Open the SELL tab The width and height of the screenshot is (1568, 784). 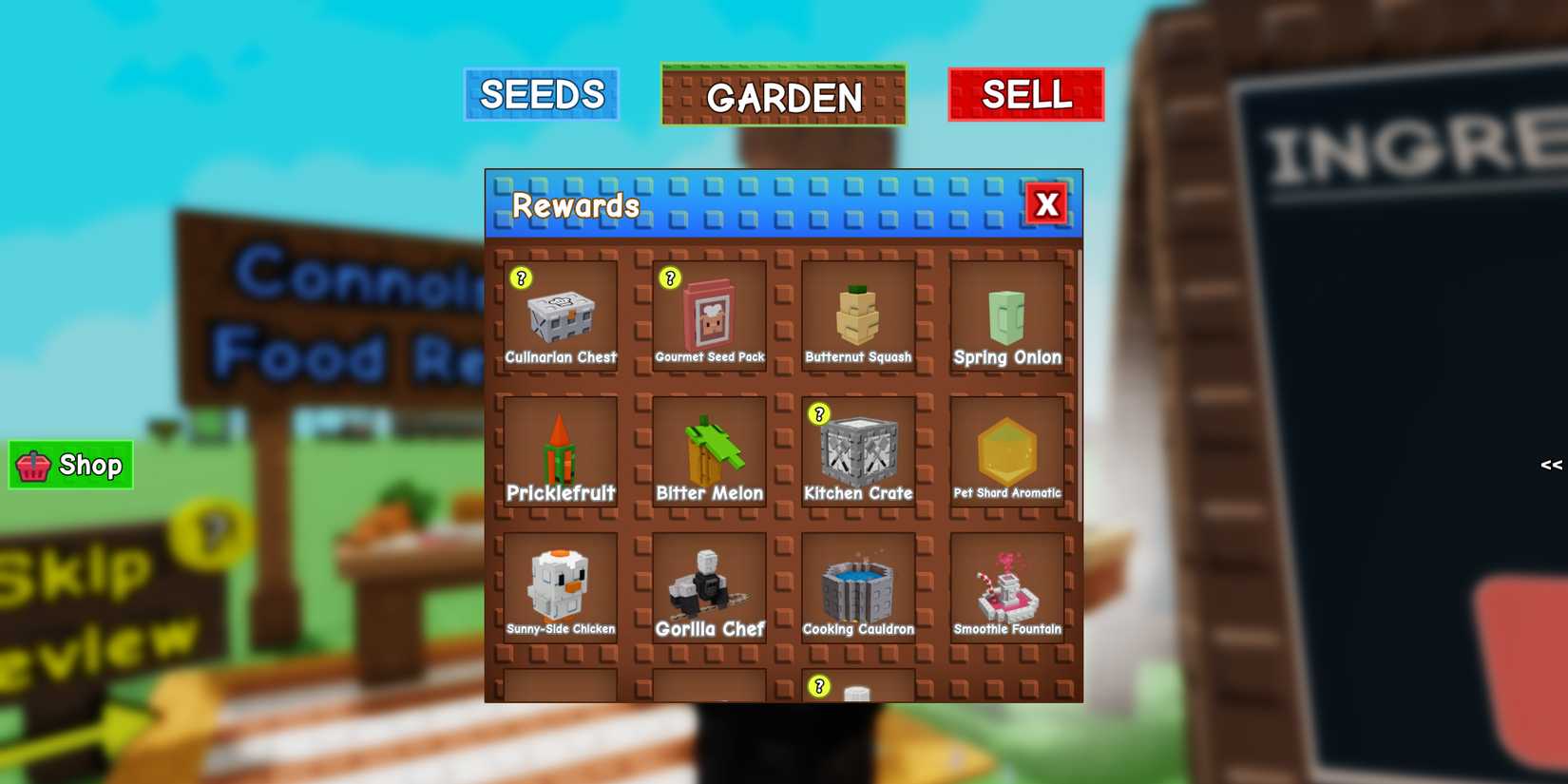1026,94
